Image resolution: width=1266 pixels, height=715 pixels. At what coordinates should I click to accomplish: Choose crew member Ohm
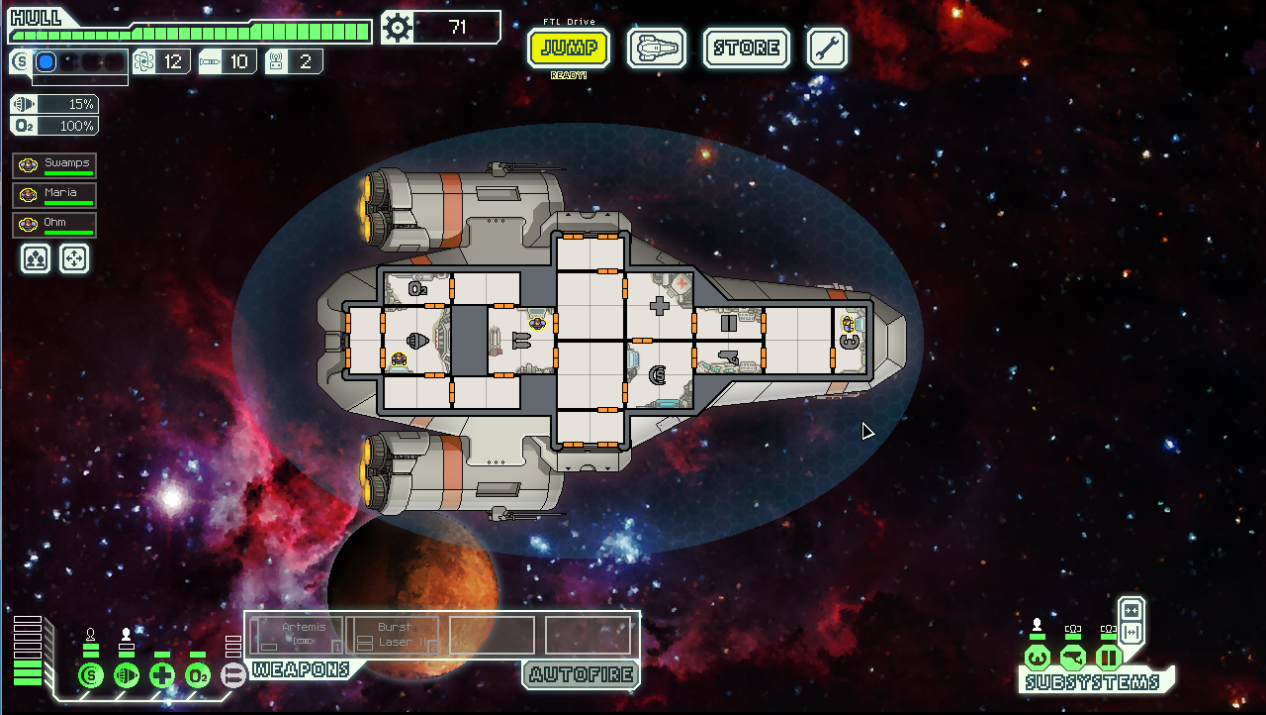[55, 225]
